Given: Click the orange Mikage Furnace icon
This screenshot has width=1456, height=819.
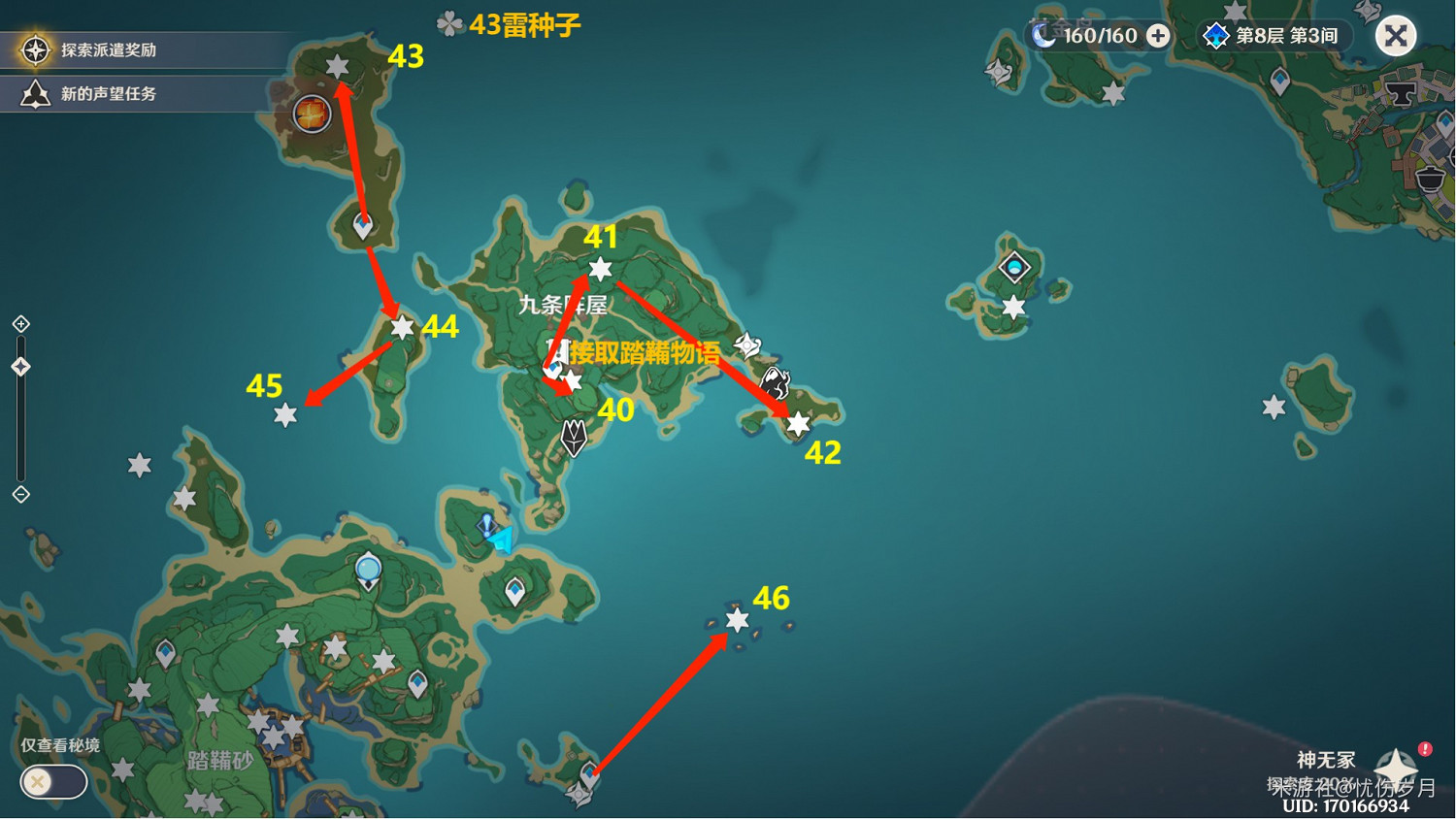Looking at the screenshot, I should tap(311, 114).
